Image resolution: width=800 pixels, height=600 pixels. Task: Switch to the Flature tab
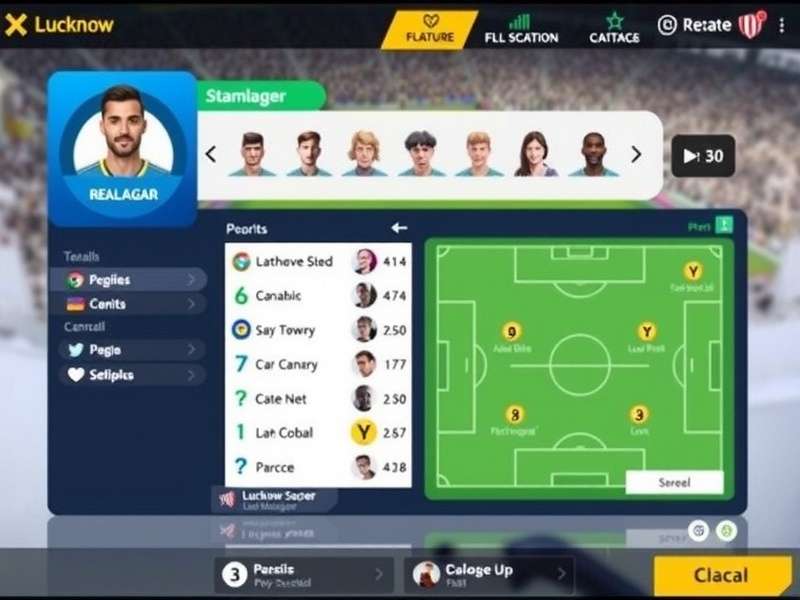[x=430, y=29]
